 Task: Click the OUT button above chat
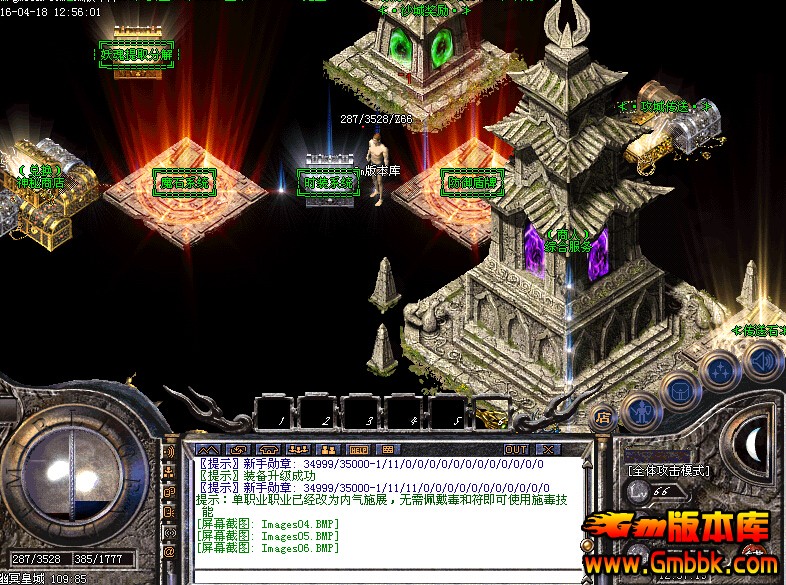click(516, 449)
